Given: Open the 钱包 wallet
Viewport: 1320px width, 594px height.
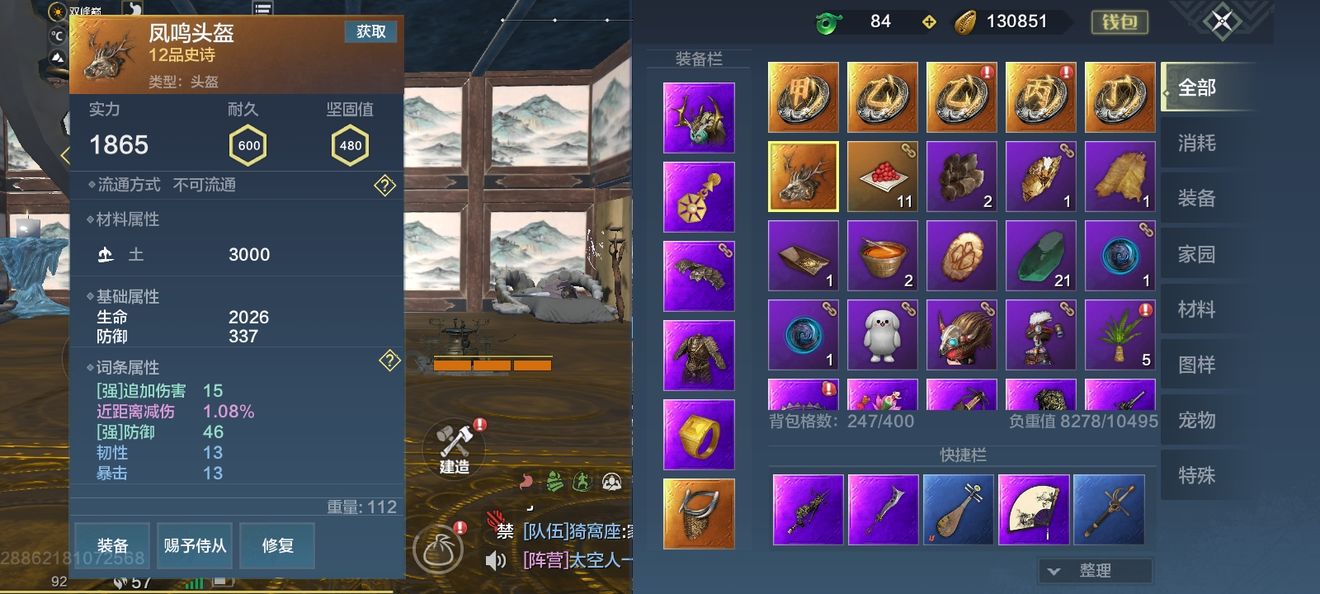Looking at the screenshot, I should point(1119,22).
